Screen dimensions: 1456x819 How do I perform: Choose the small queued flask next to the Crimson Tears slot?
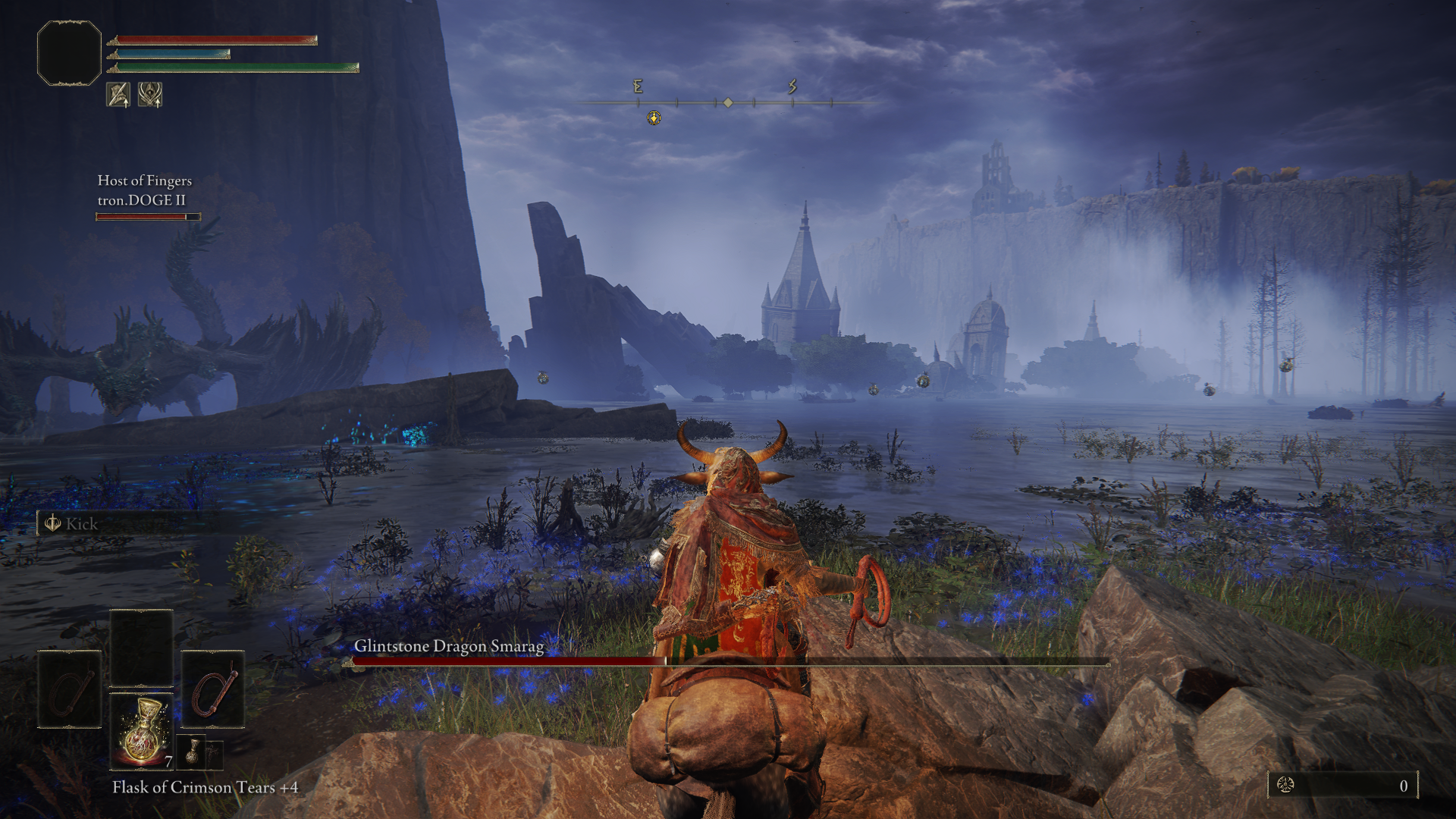[193, 751]
